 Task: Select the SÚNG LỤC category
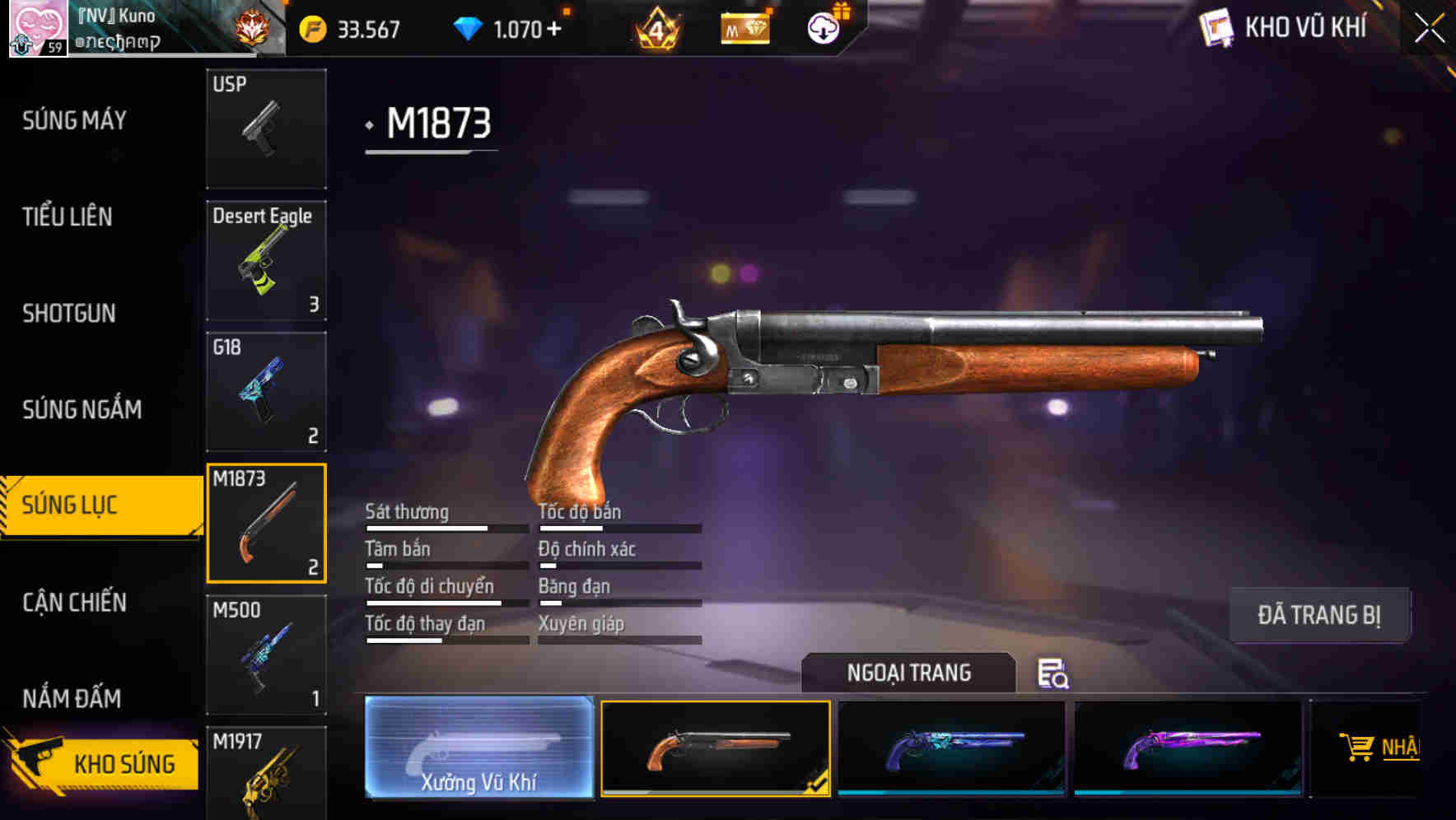(74, 505)
